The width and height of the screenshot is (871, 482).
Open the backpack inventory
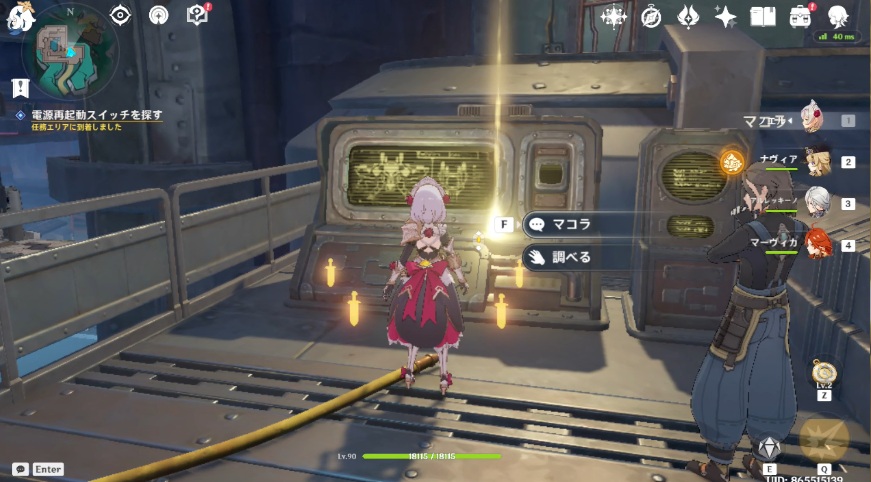(x=801, y=17)
